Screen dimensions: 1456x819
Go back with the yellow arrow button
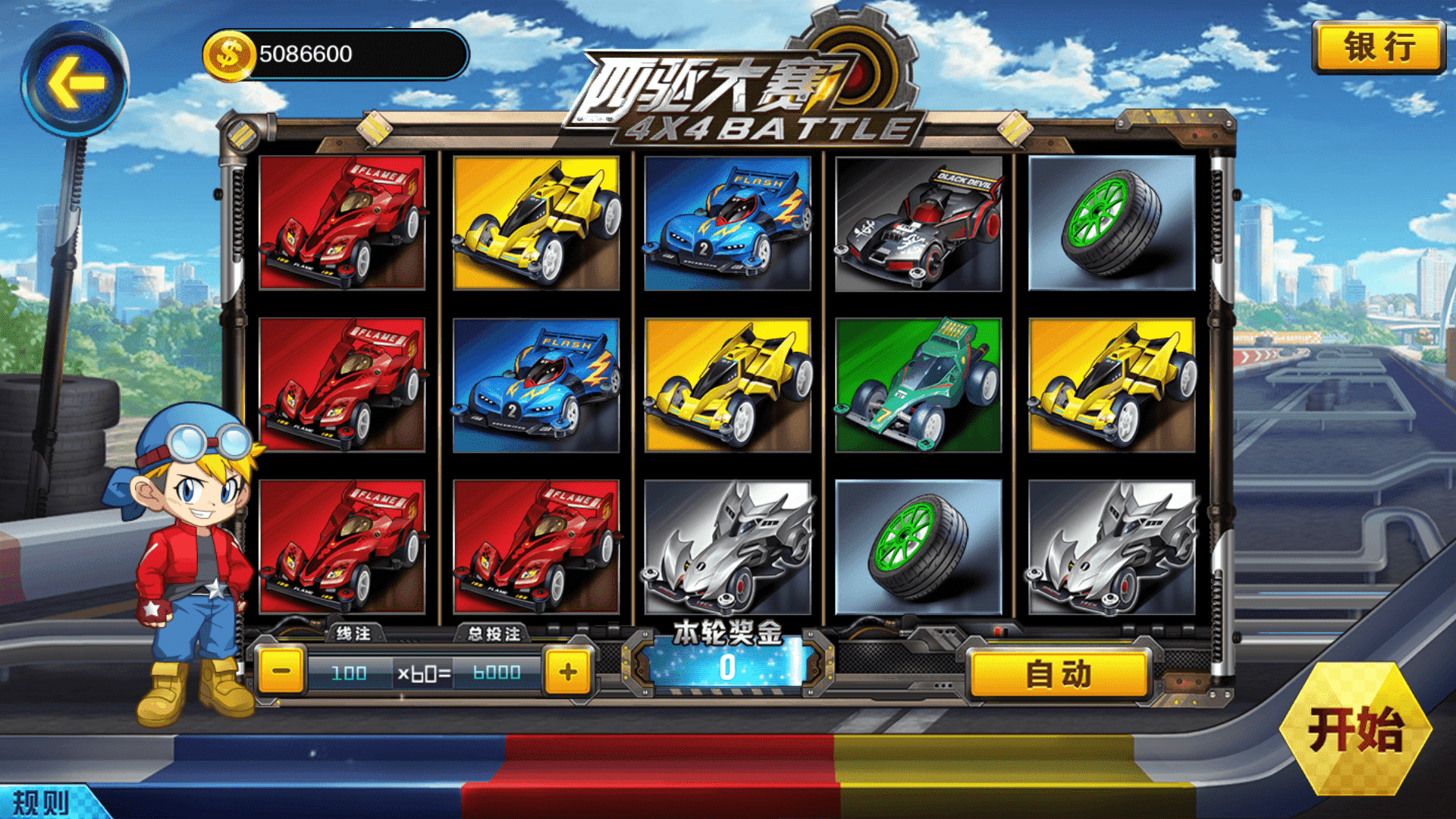pyautogui.click(x=75, y=81)
